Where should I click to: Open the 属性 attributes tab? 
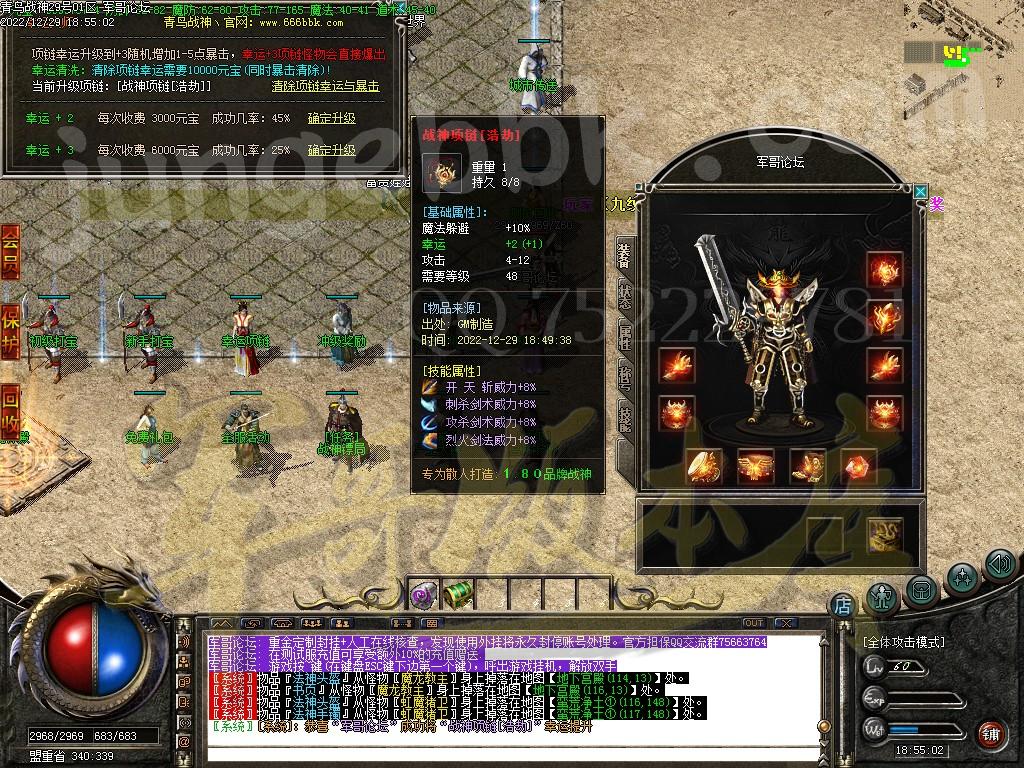624,337
